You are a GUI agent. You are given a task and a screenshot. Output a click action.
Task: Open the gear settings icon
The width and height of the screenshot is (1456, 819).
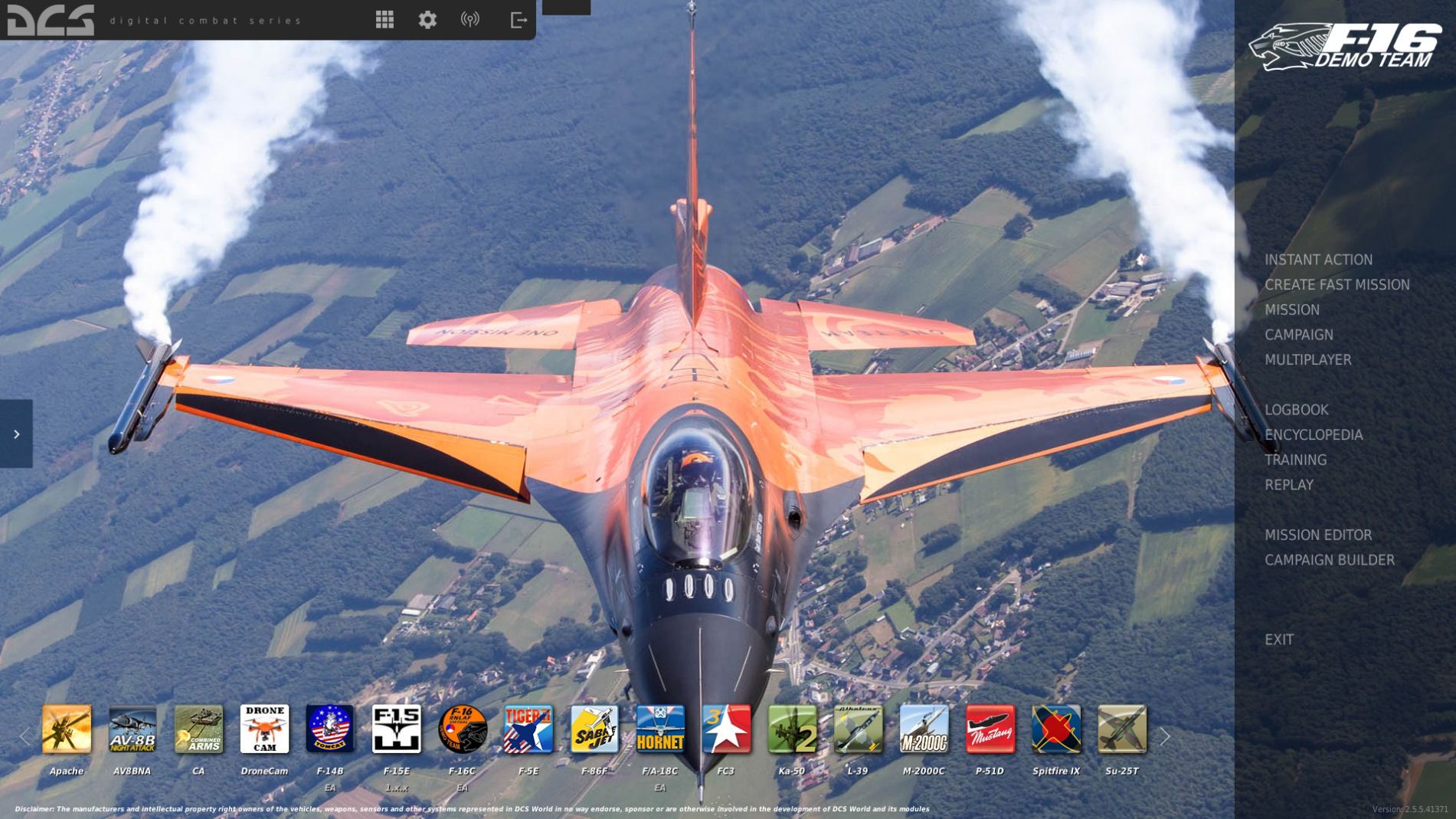pyautogui.click(x=427, y=20)
